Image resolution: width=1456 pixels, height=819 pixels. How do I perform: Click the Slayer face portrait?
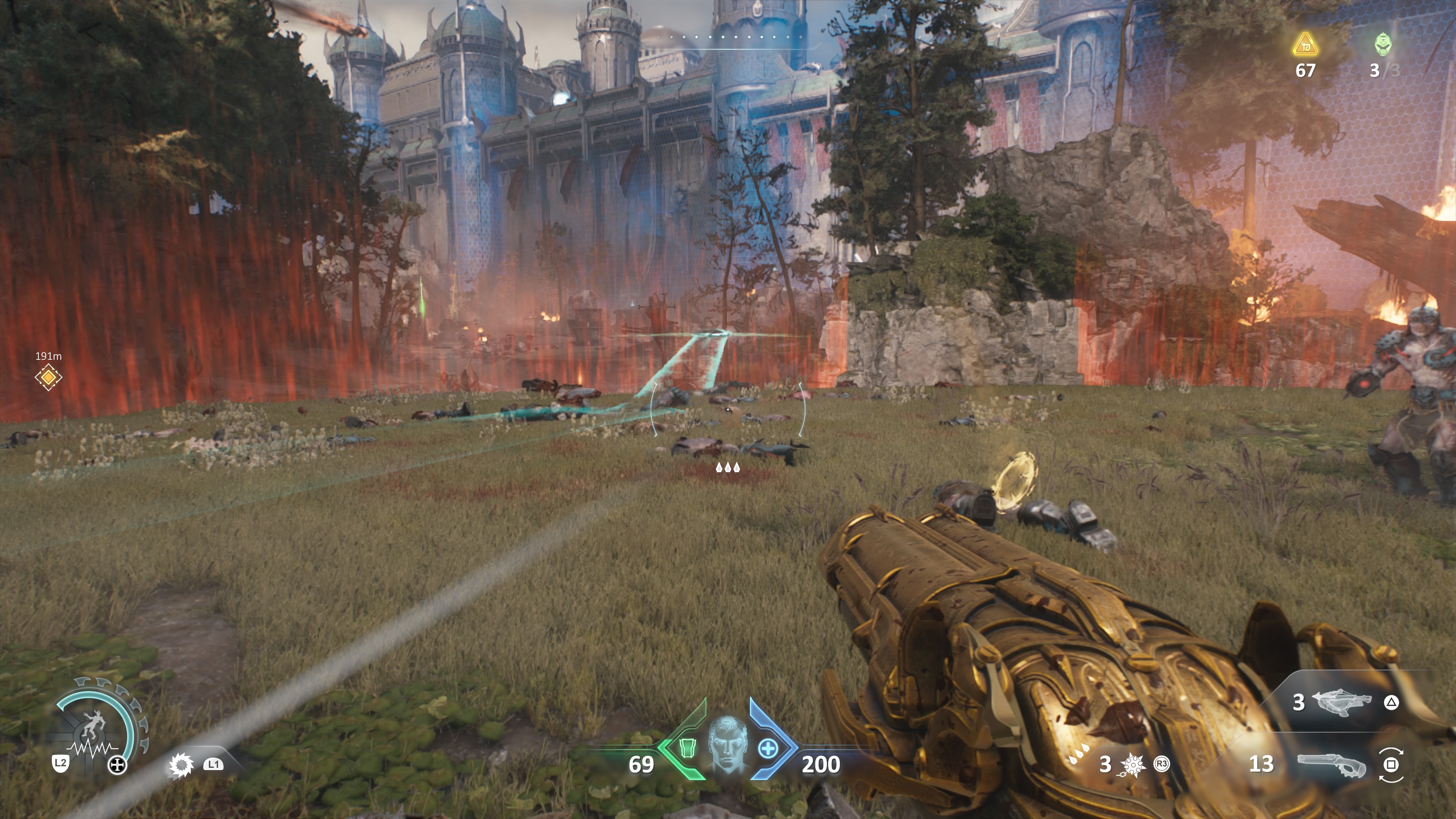728,744
